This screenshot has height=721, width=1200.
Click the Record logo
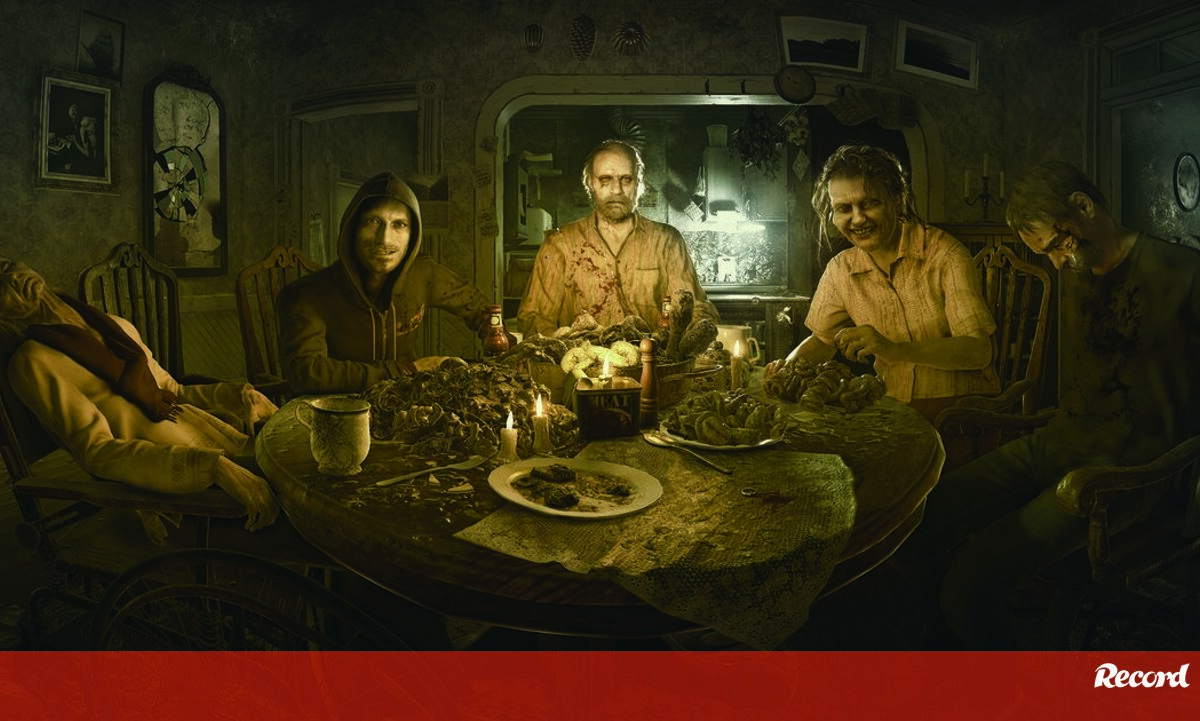tap(1141, 677)
